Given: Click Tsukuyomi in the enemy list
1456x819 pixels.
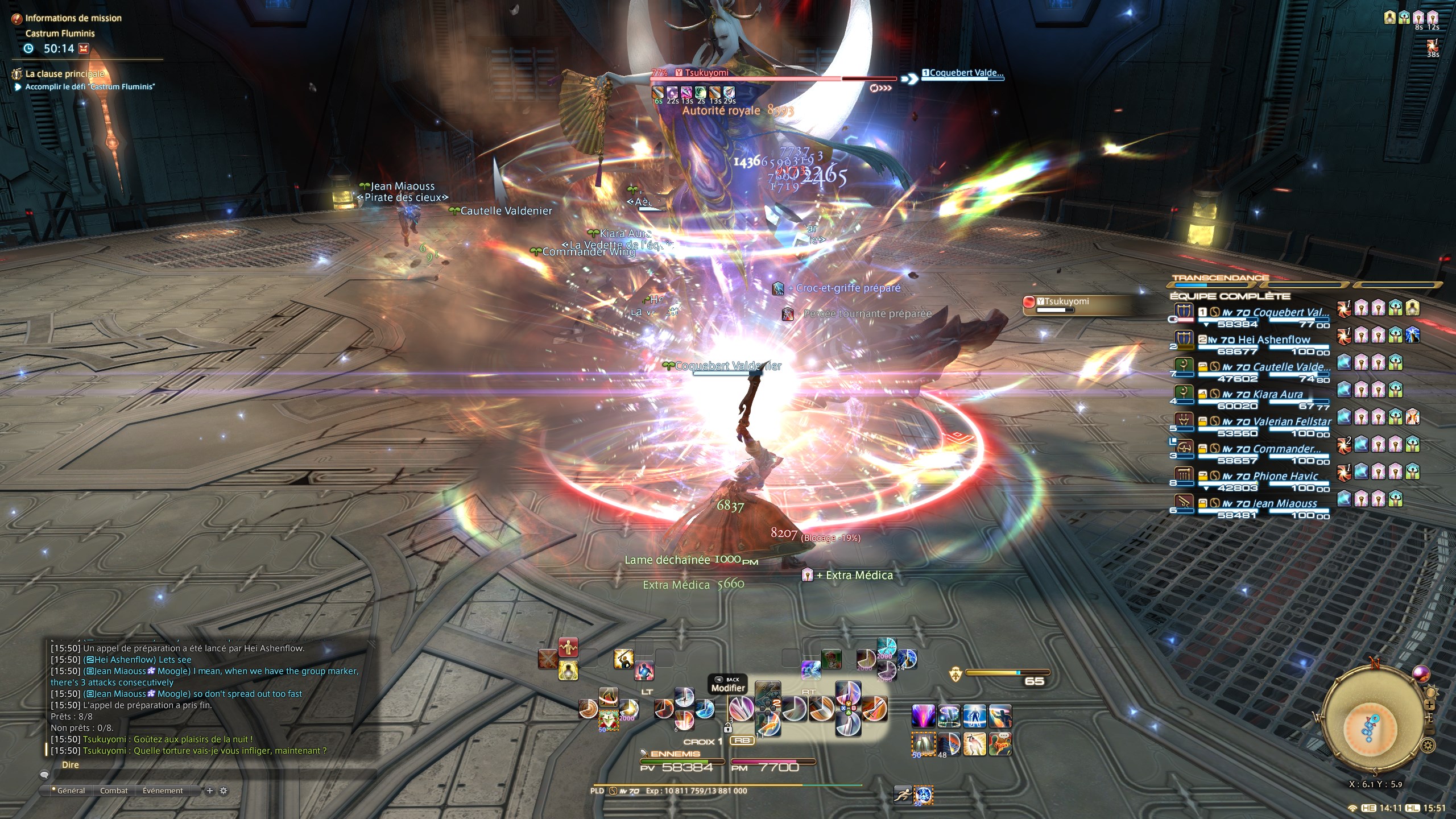Looking at the screenshot, I should coord(1064,302).
